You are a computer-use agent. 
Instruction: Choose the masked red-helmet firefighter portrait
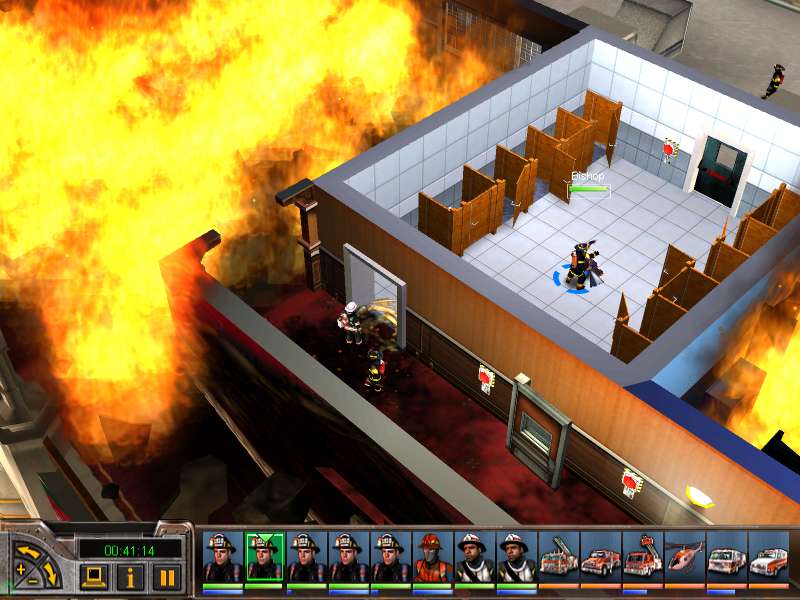[x=432, y=557]
